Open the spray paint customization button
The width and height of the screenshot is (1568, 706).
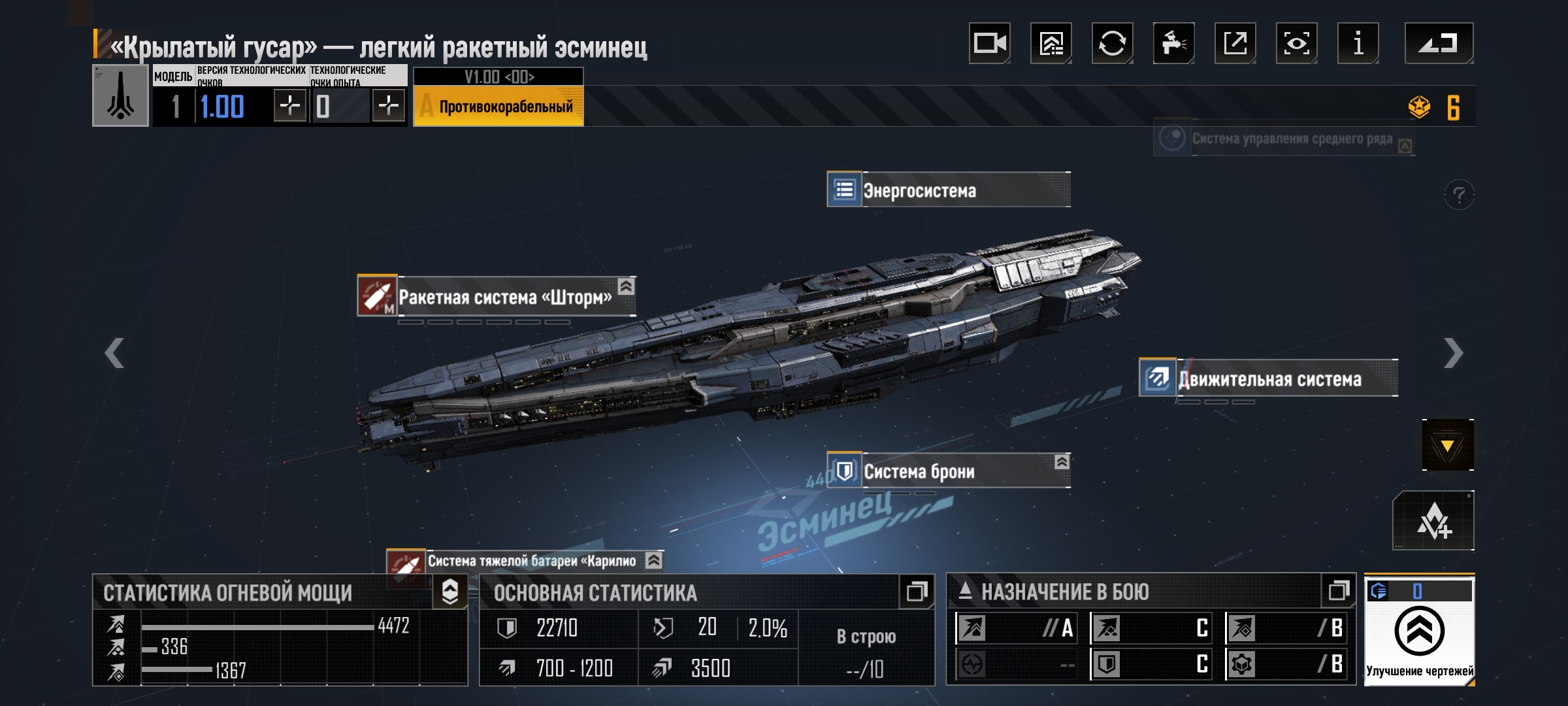[1173, 43]
